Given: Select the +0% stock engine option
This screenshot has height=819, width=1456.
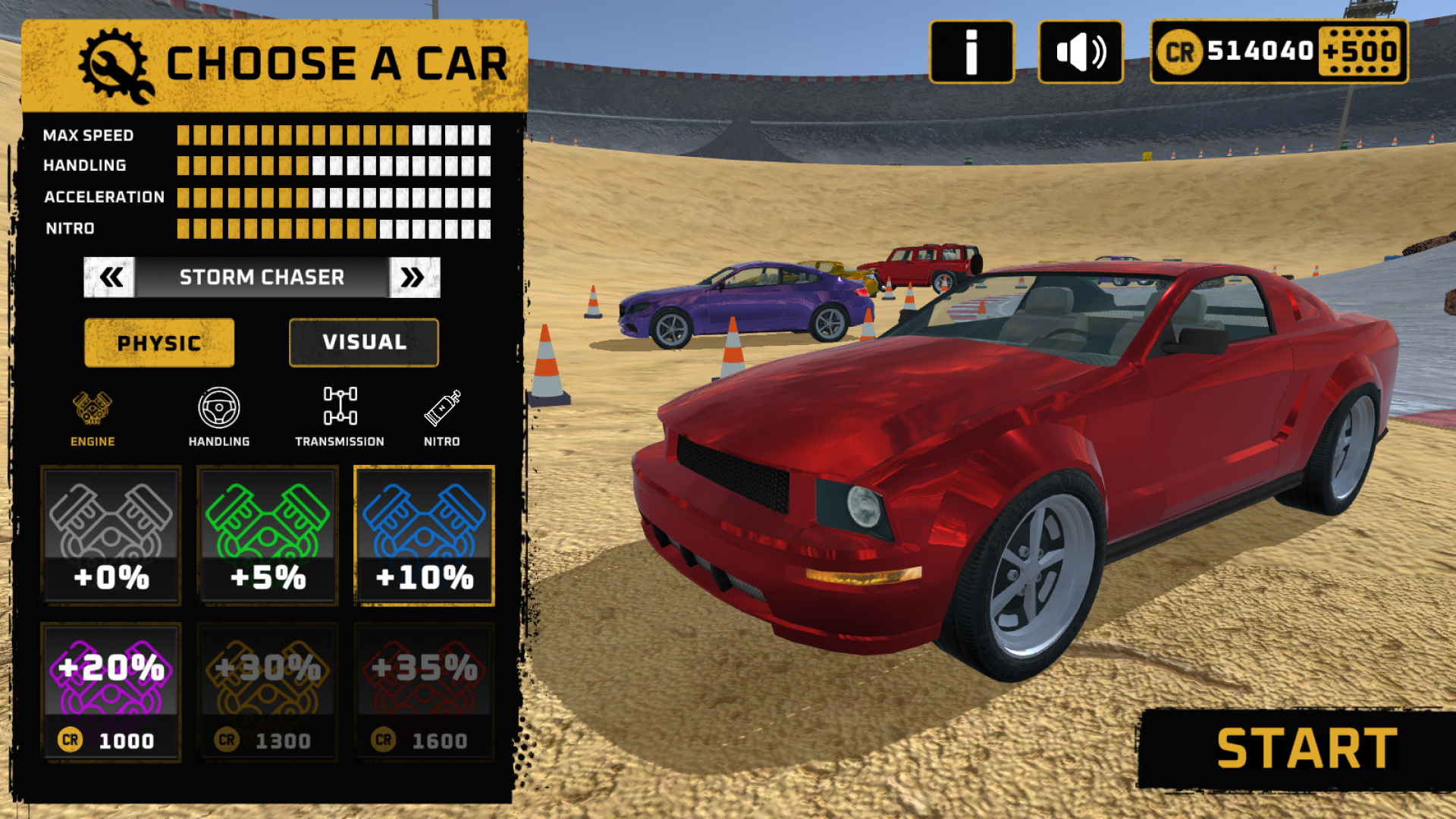Looking at the screenshot, I should [x=111, y=536].
